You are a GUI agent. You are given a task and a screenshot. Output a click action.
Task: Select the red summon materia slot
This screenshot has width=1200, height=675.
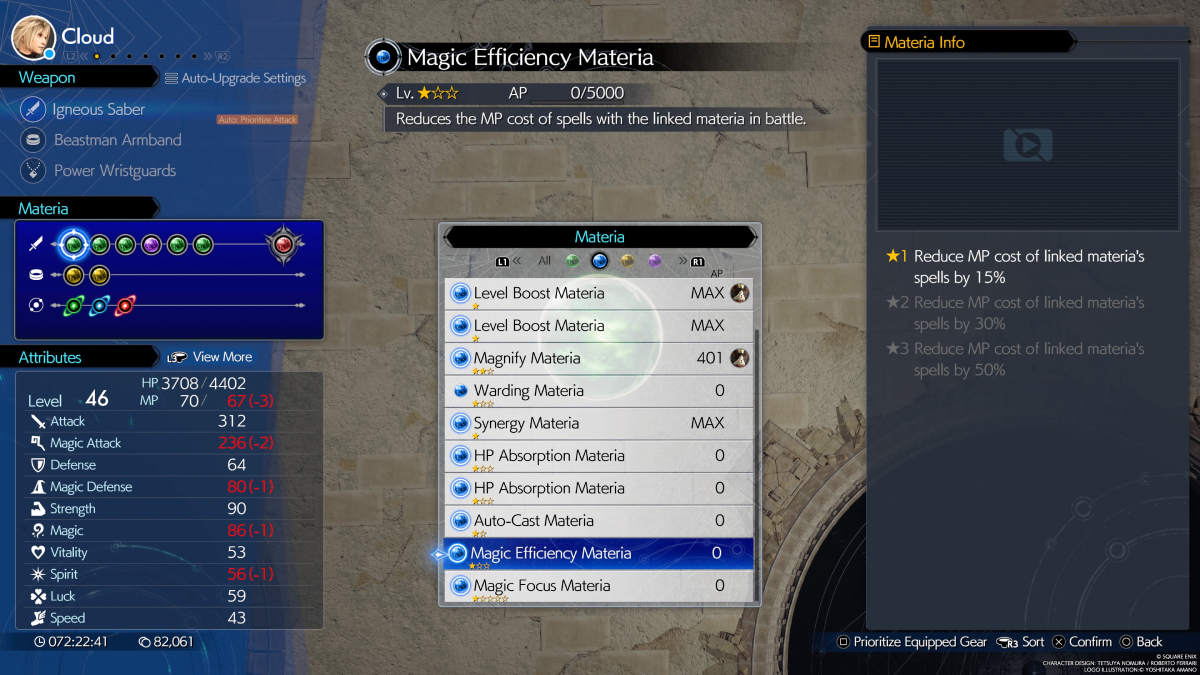(284, 244)
